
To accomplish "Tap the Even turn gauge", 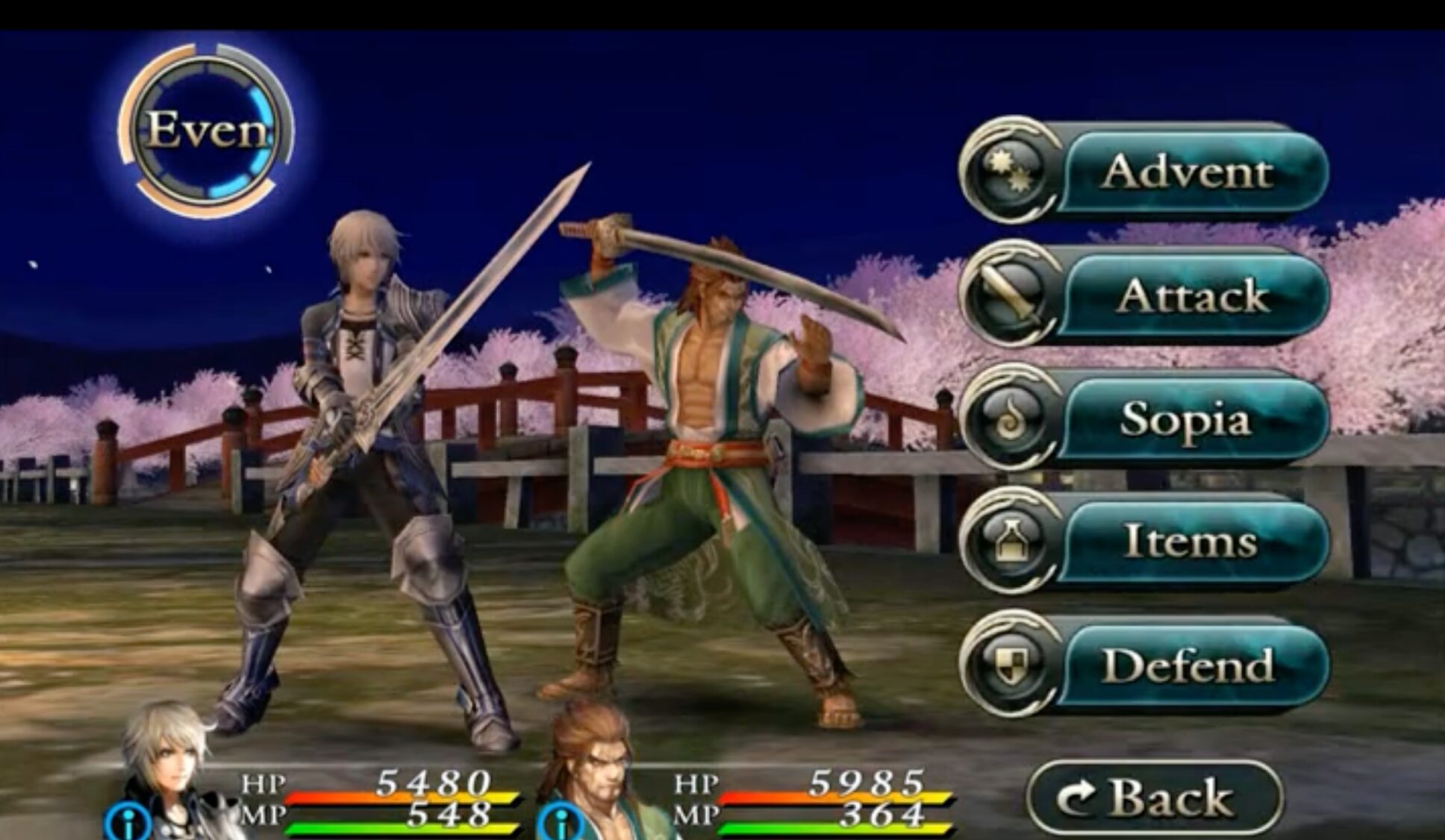I will [x=206, y=130].
